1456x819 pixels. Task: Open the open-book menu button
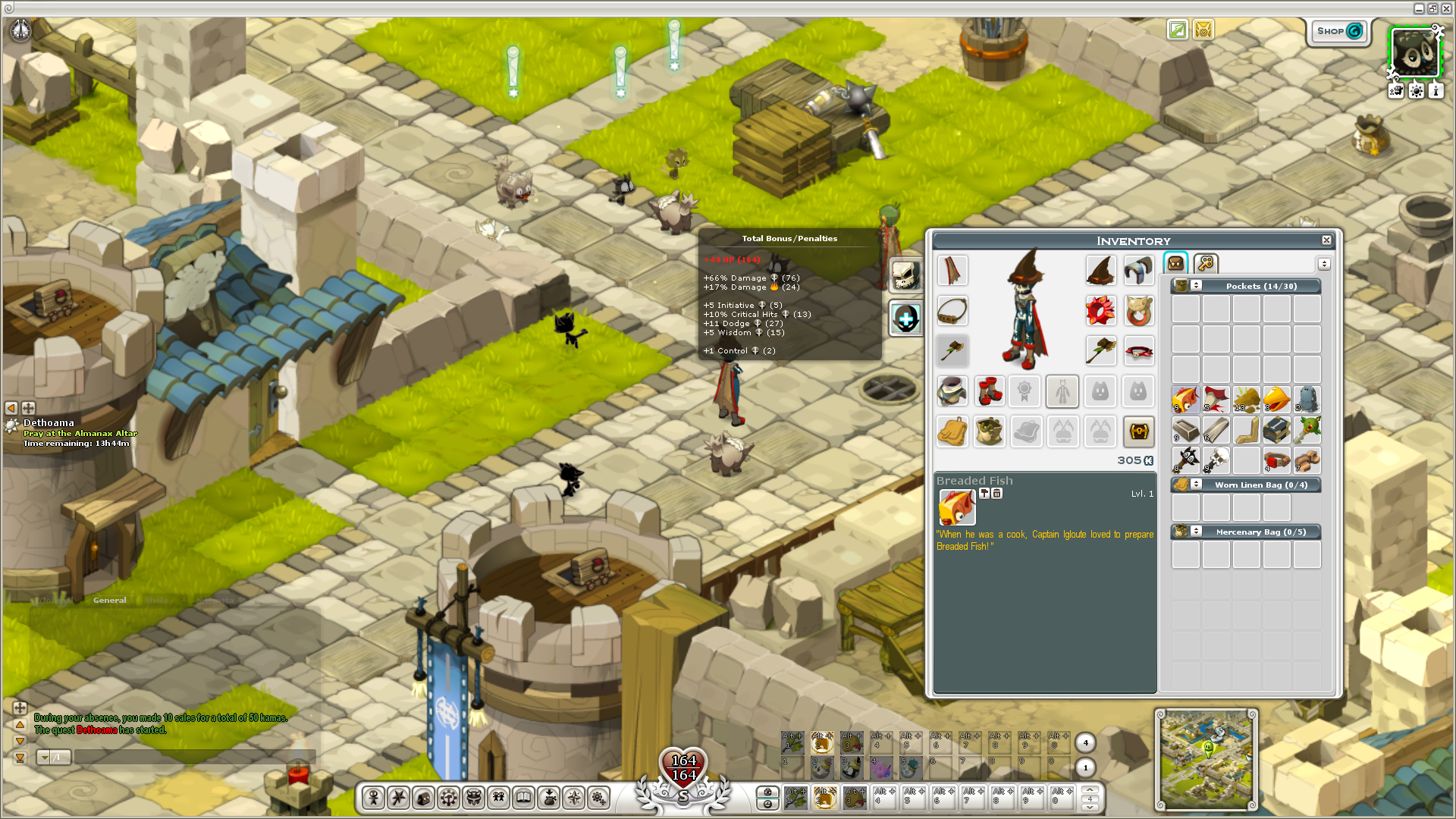pos(523,798)
